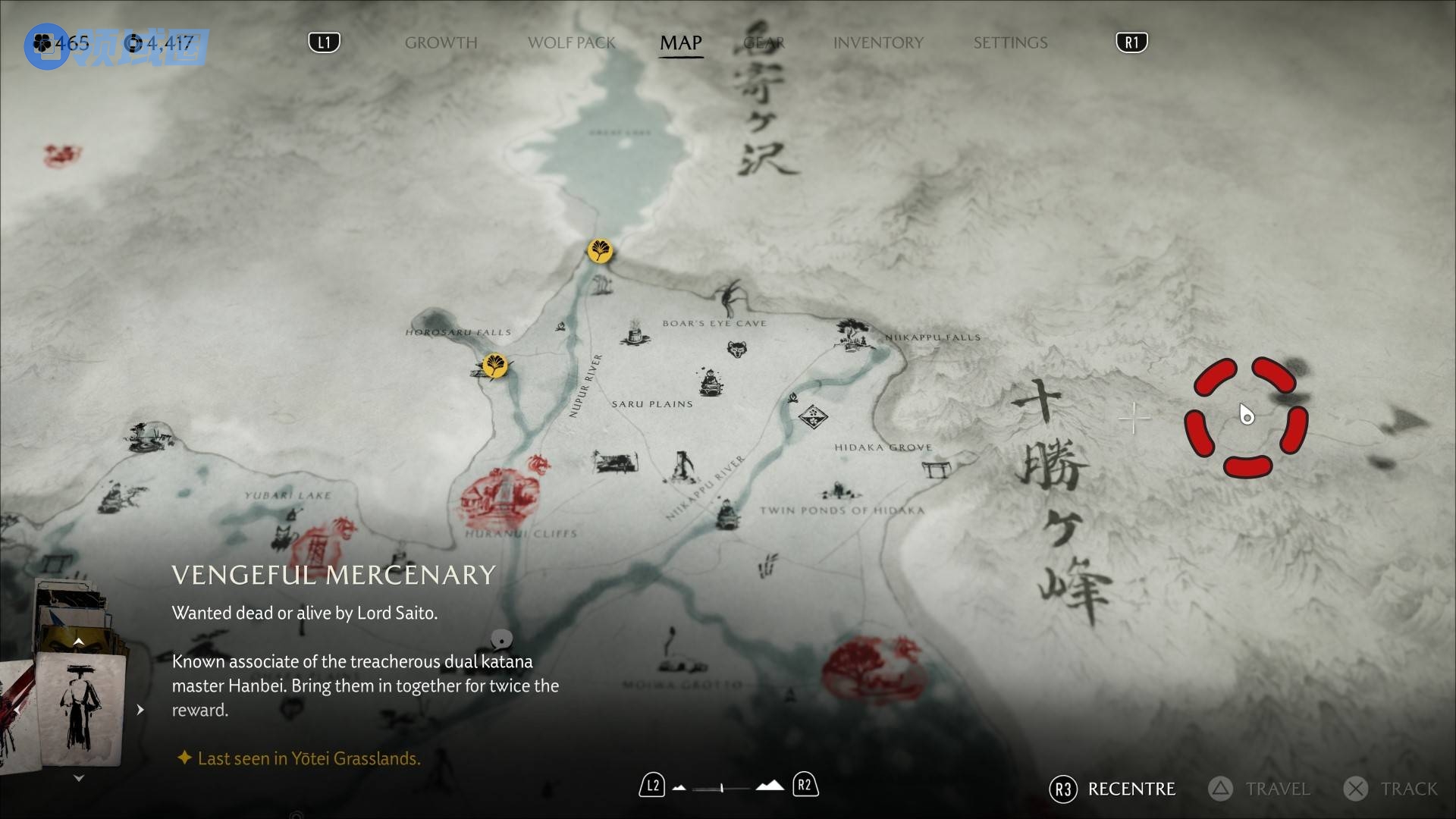
Task: Select the golden ginkgo marker near Horosaru Falls
Action: click(495, 366)
